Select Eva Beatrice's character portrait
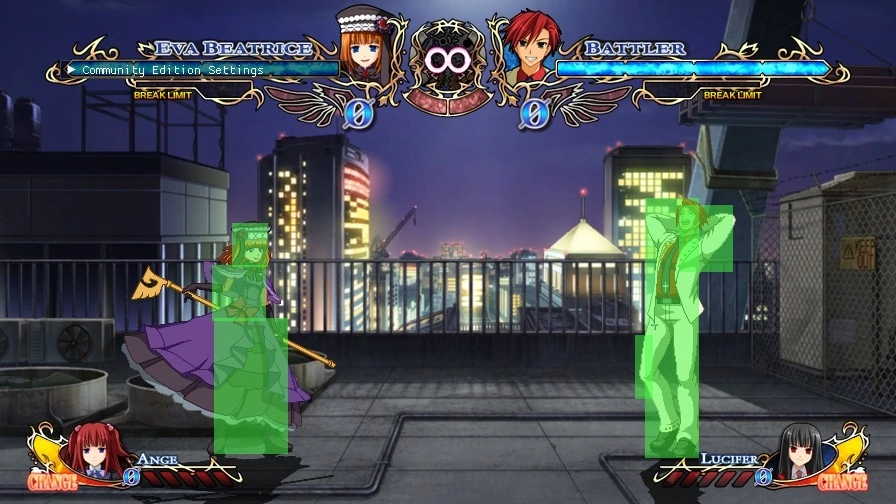This screenshot has width=896, height=504. click(x=364, y=50)
